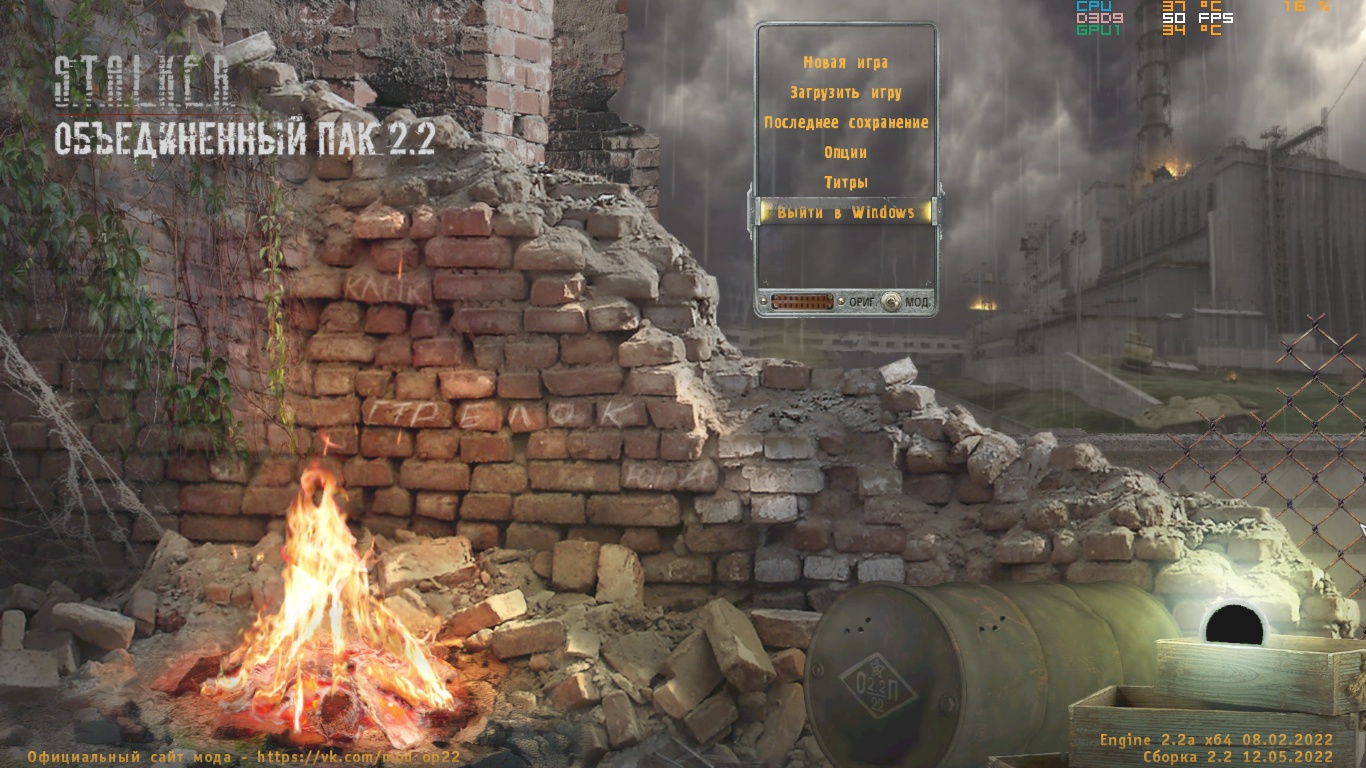
Task: Open the Загрузить игру load menu
Action: coord(845,93)
